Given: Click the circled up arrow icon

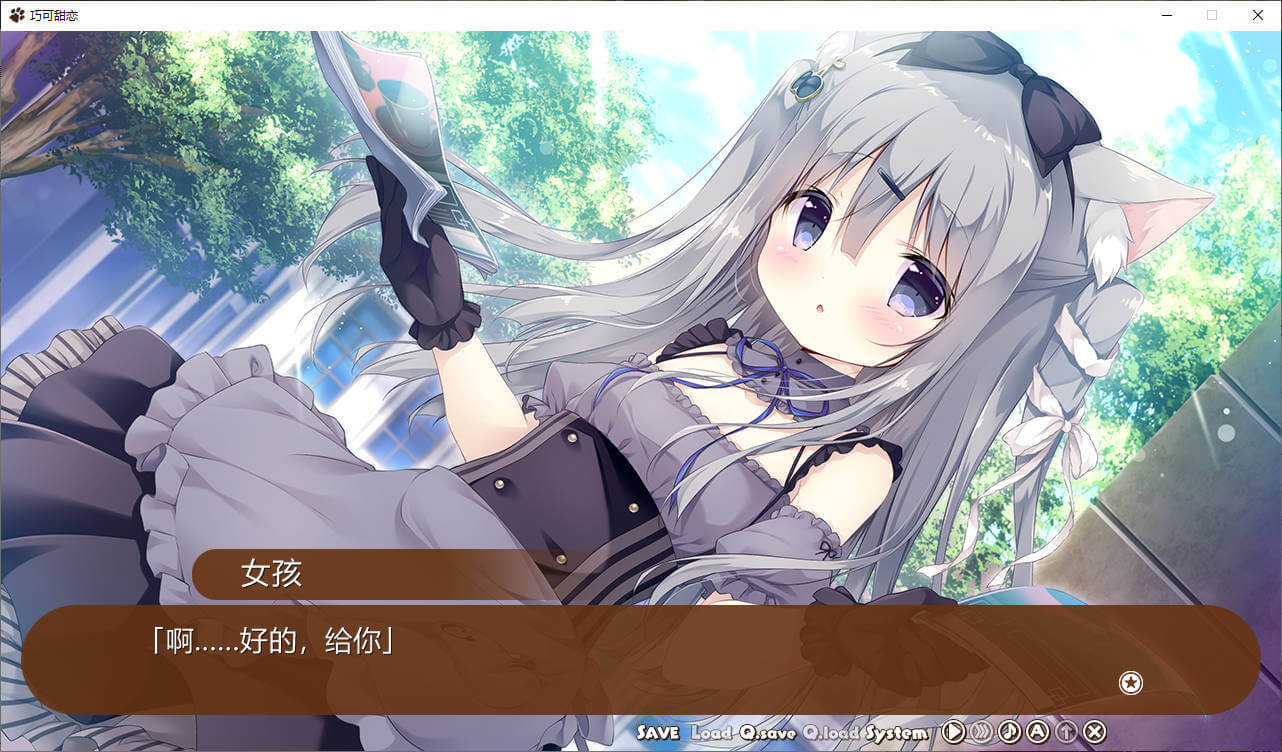Looking at the screenshot, I should coord(1066,732).
